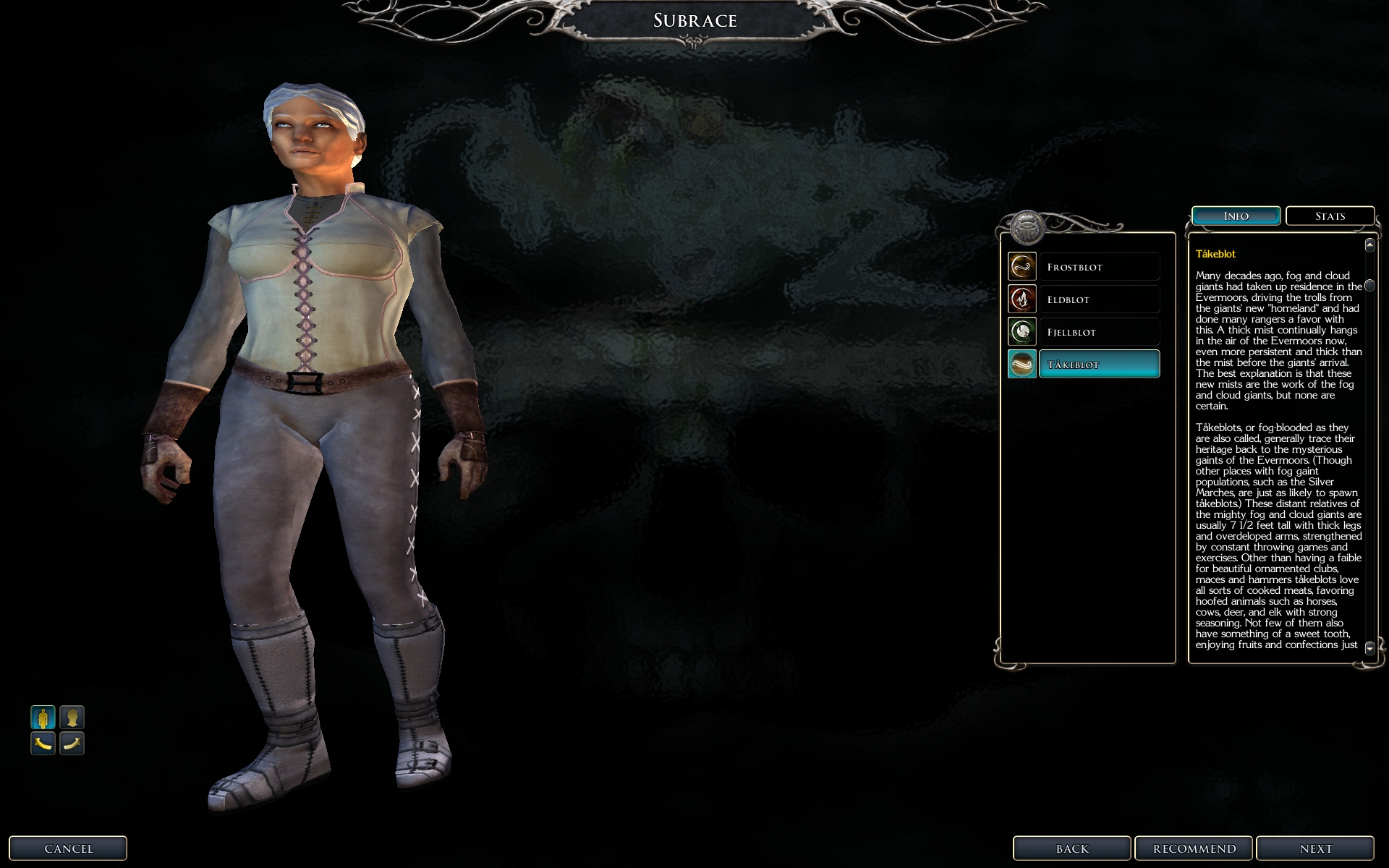Click the Recommend button

pos(1194,848)
